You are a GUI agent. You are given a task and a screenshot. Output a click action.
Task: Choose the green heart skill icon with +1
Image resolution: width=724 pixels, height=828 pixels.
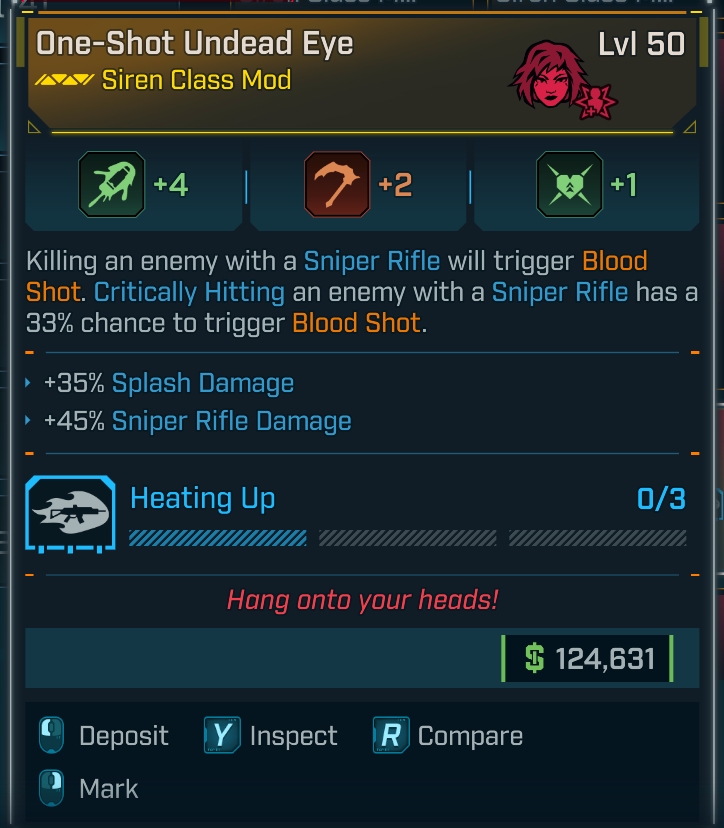(x=569, y=185)
